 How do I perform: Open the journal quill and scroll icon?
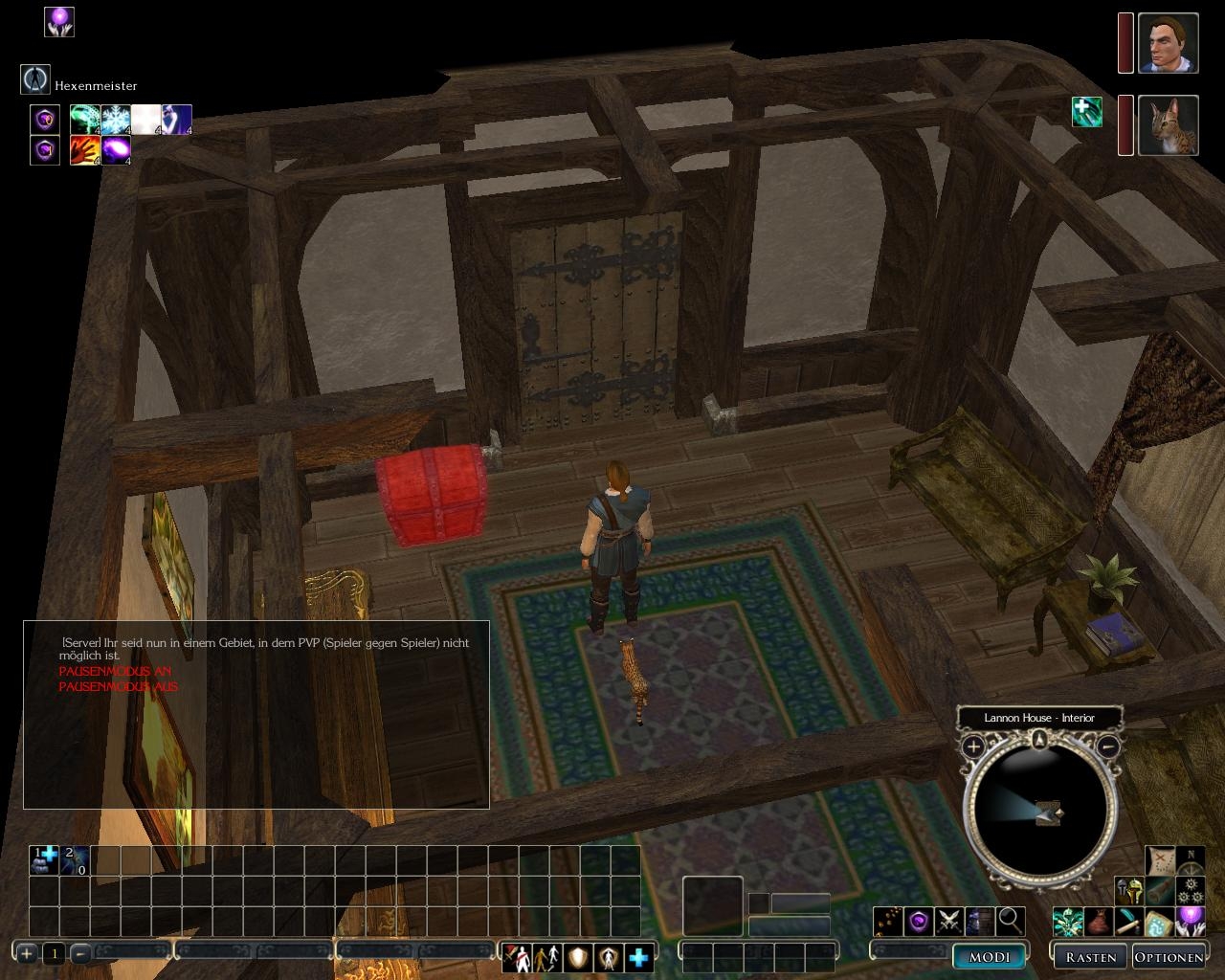[x=1129, y=924]
